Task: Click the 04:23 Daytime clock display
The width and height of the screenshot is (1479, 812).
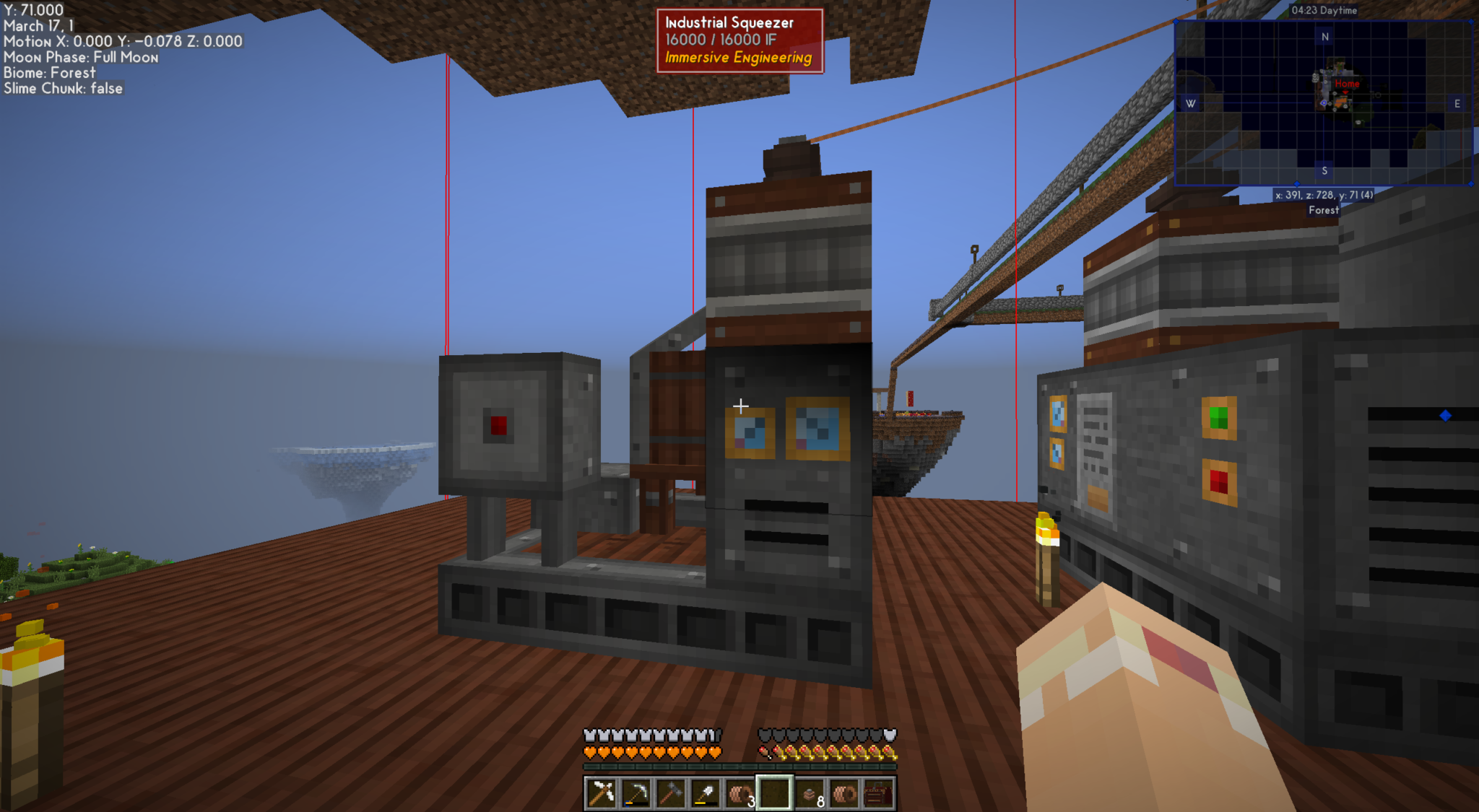Action: pos(1324,10)
